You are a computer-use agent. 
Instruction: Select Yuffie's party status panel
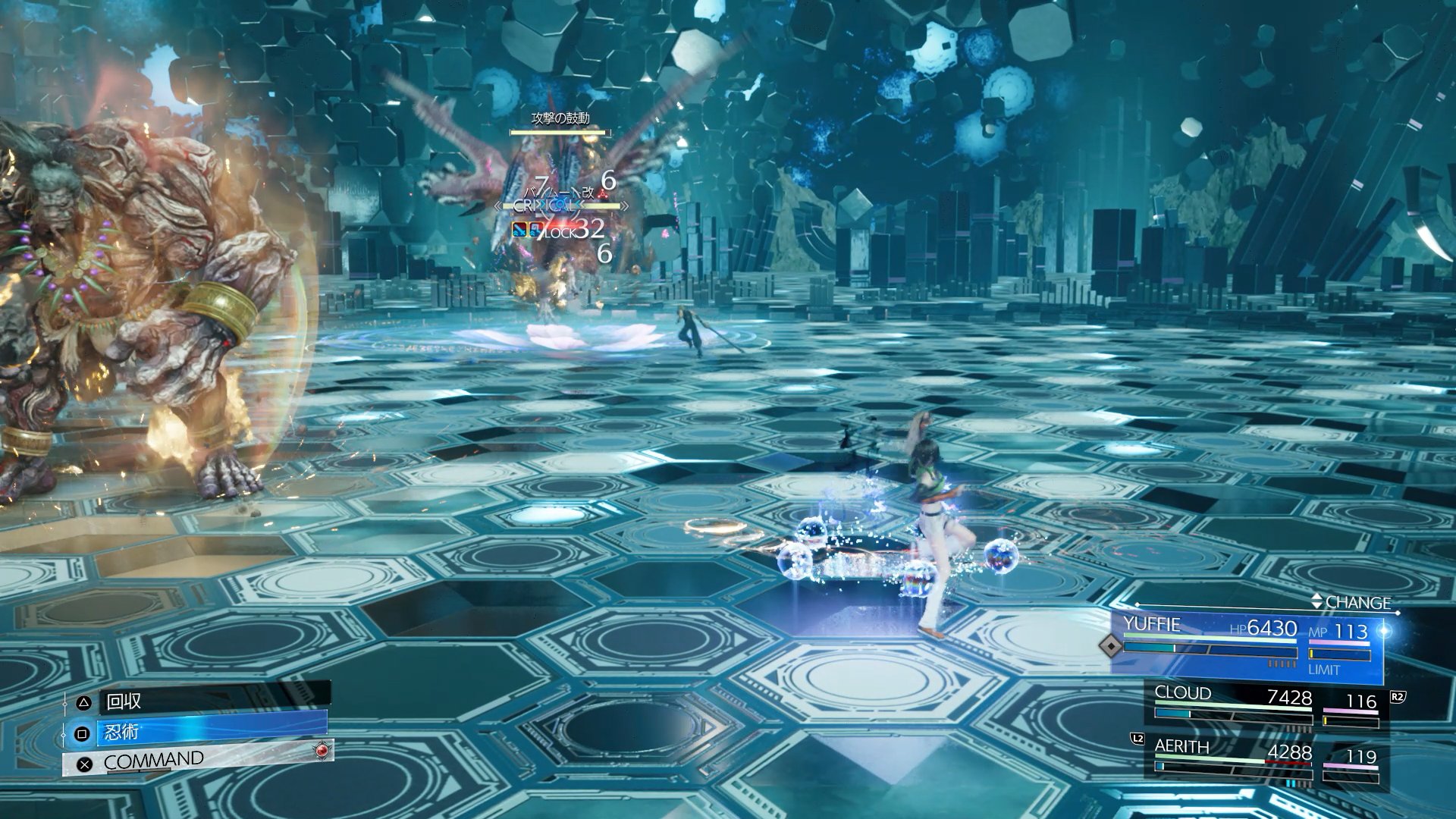pos(1247,645)
